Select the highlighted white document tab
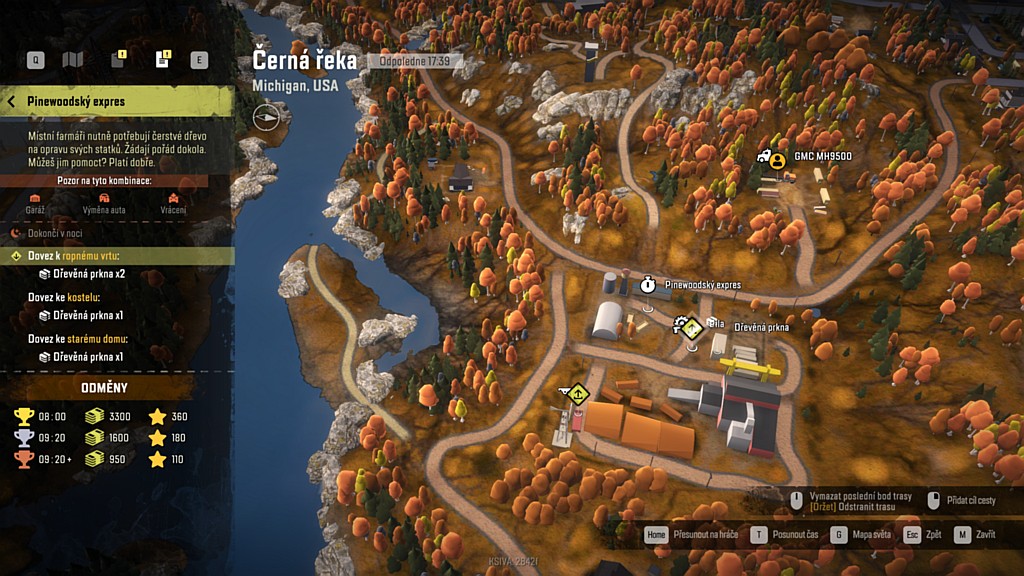 pyautogui.click(x=162, y=60)
